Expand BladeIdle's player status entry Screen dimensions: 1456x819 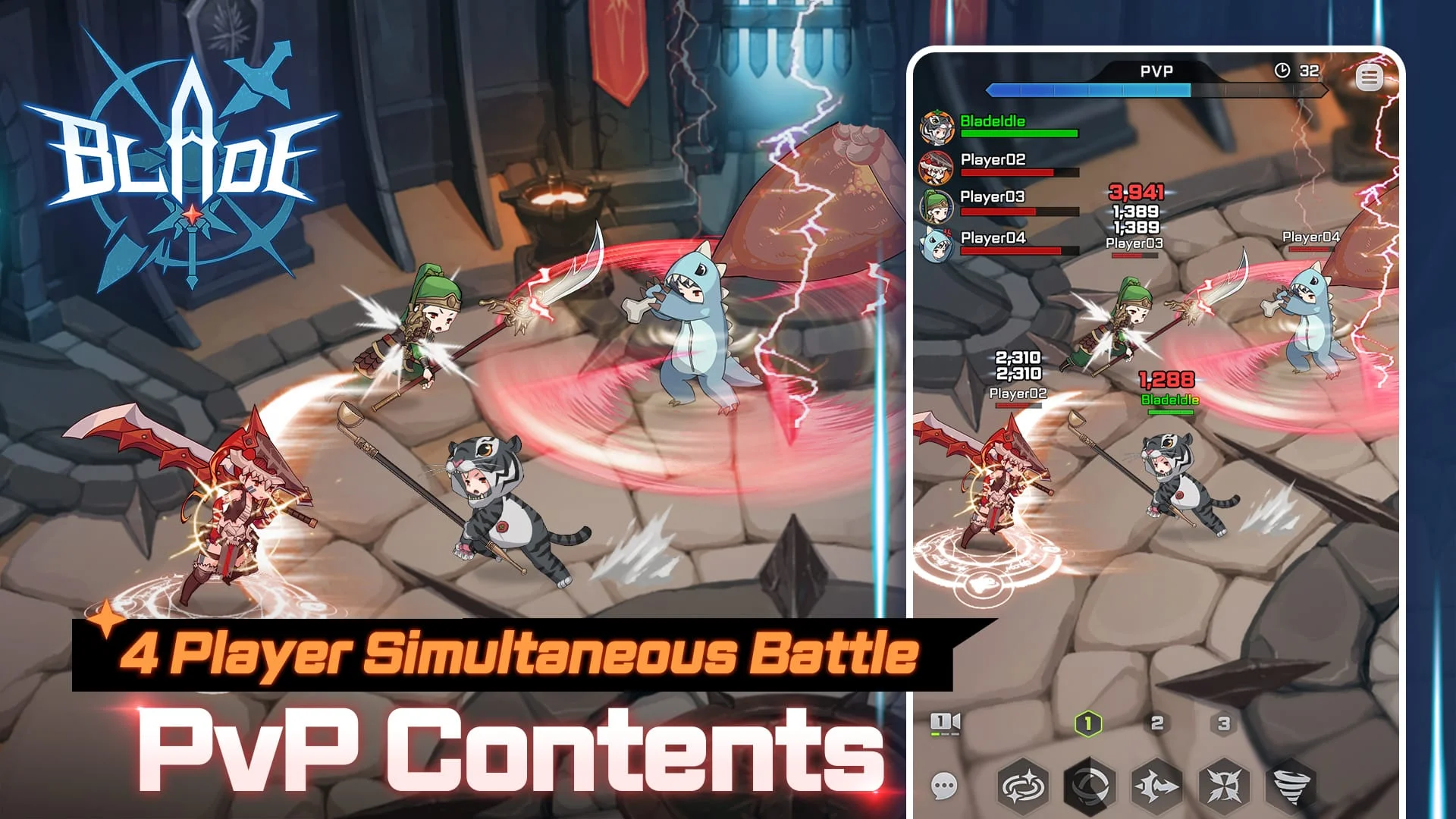click(993, 121)
